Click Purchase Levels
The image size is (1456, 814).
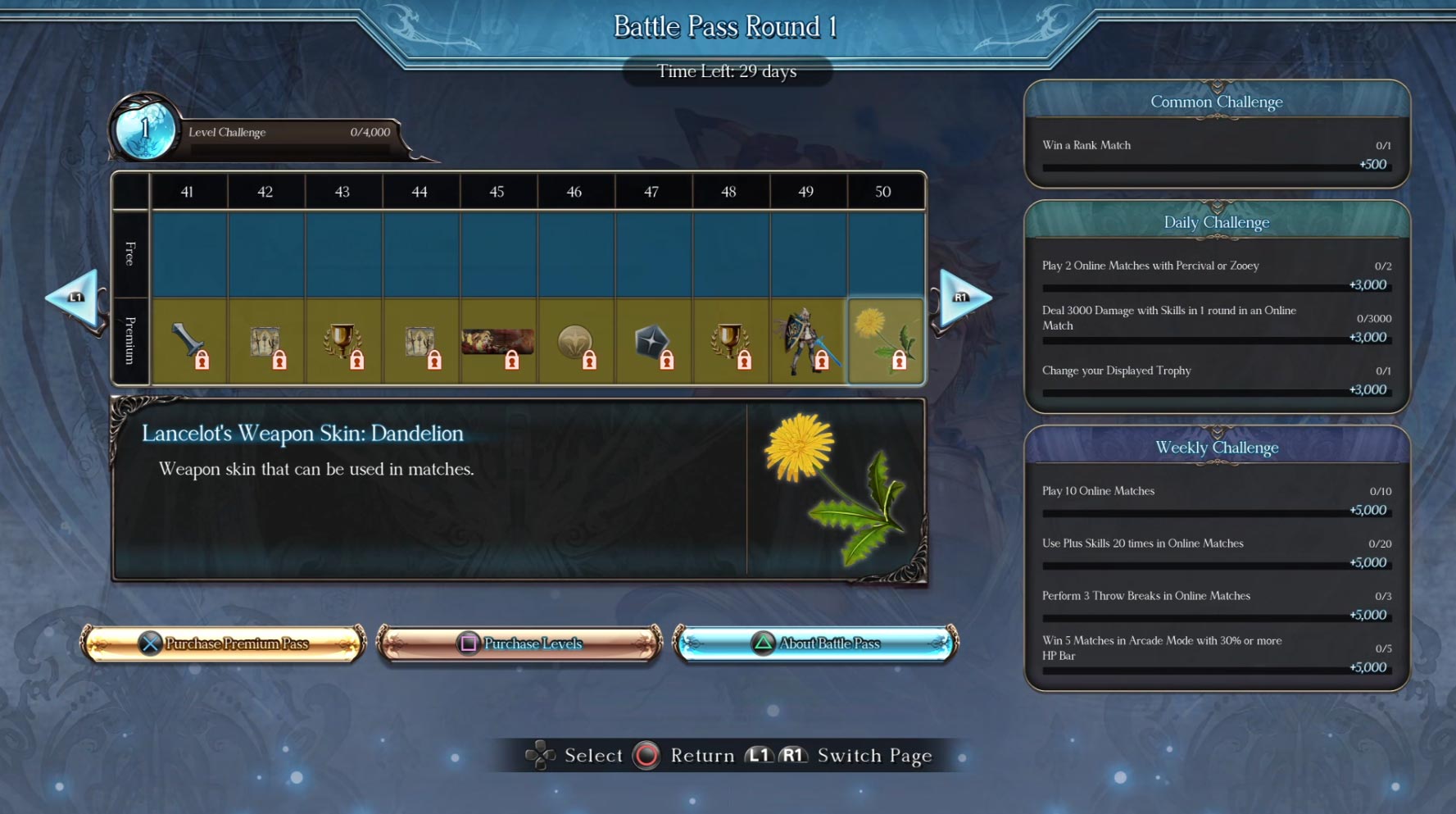click(x=519, y=643)
